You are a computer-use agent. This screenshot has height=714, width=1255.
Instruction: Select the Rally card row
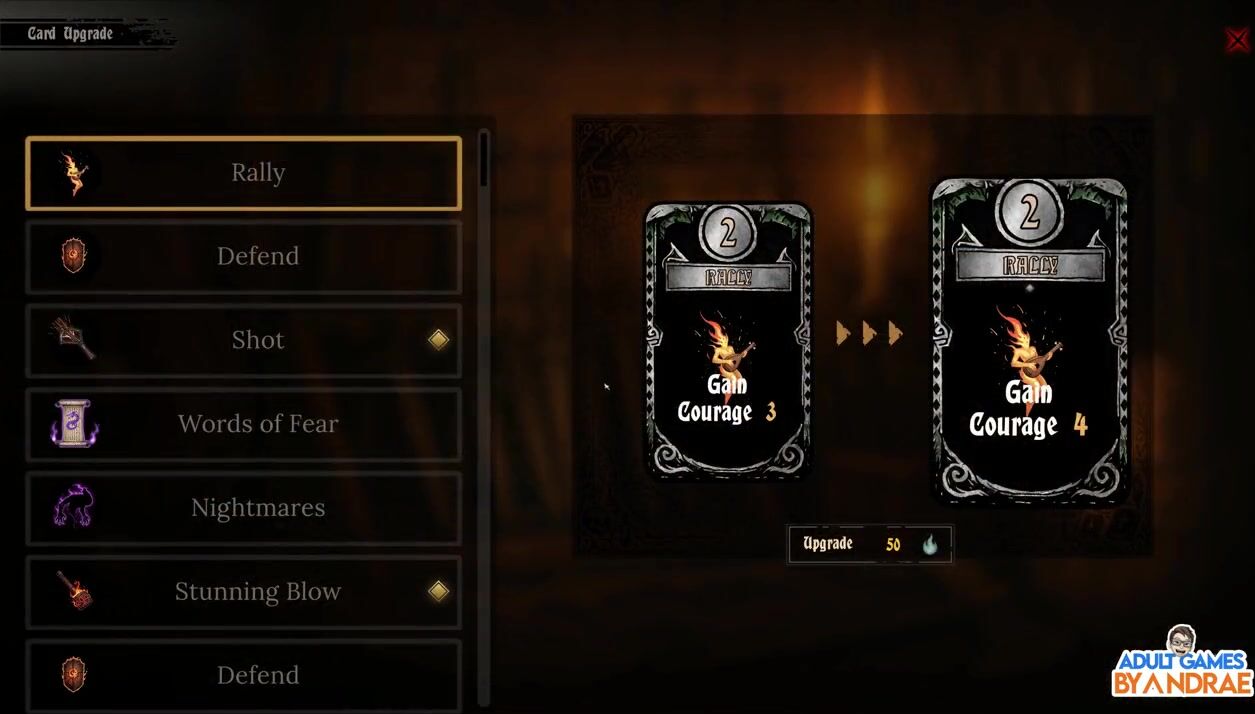coord(243,173)
